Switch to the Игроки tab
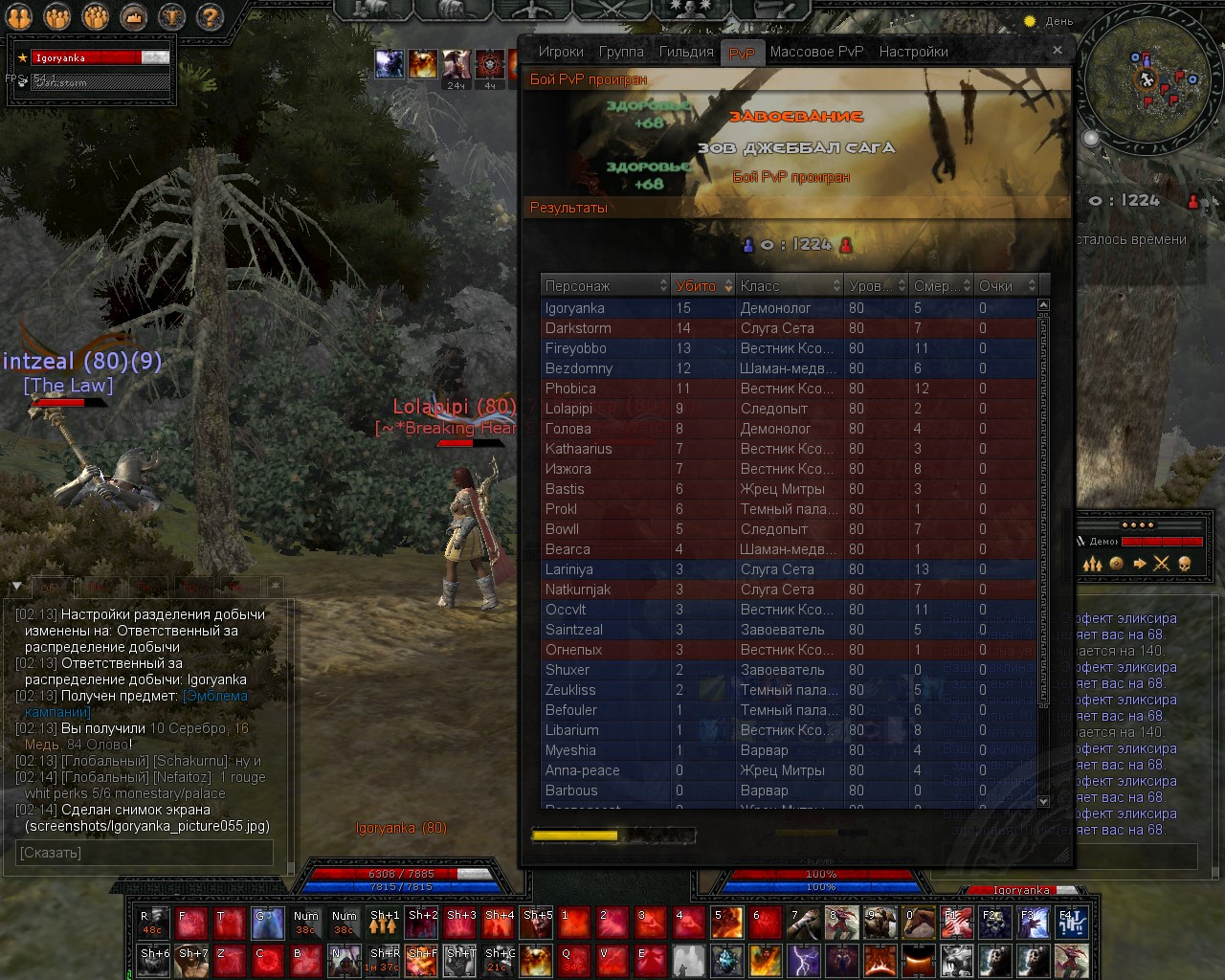Viewport: 1225px width, 980px height. tap(560, 52)
